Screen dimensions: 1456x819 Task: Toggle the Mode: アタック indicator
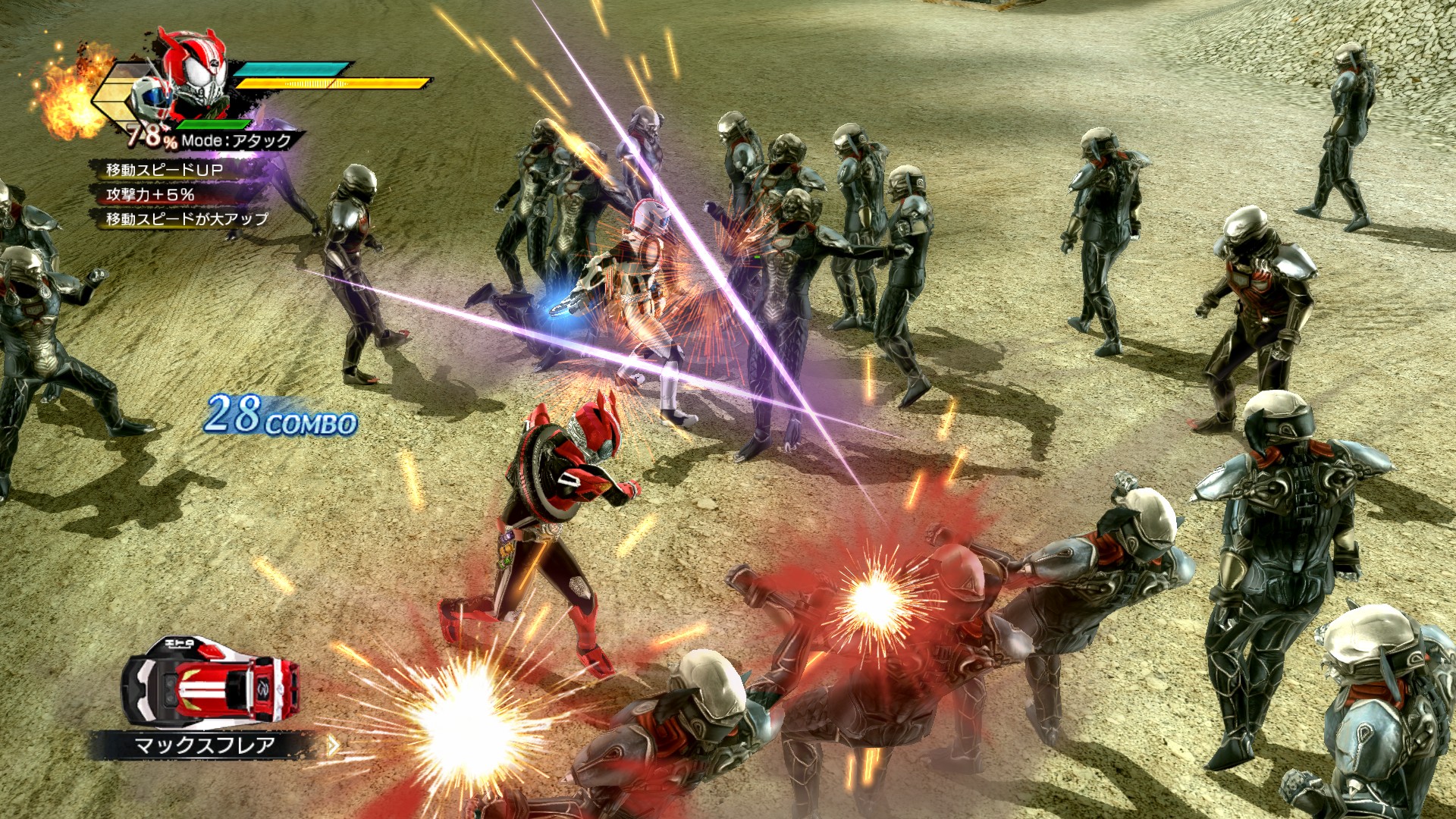click(236, 140)
